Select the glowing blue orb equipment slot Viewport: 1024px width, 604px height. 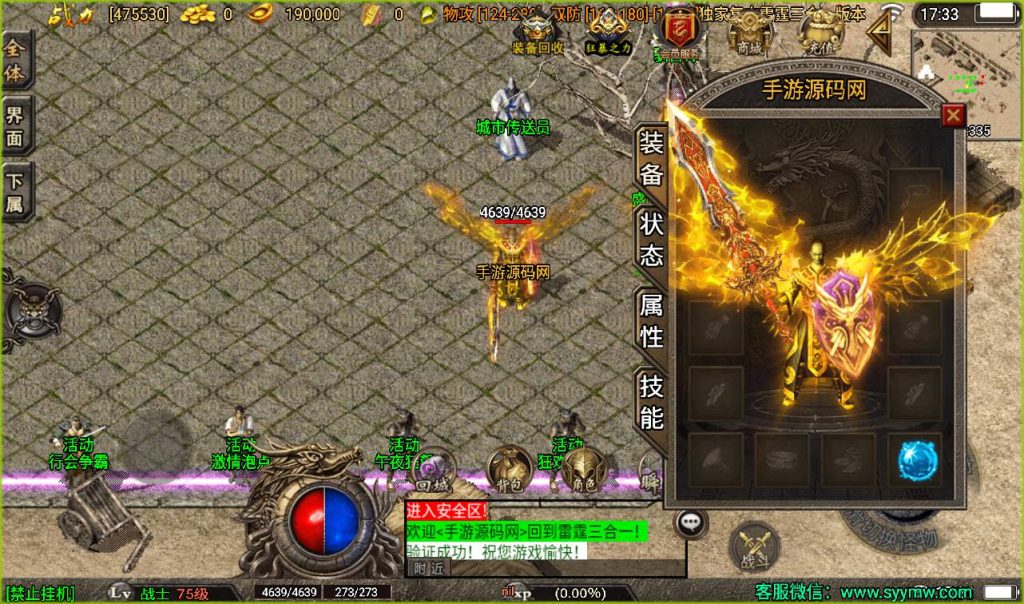pos(915,460)
